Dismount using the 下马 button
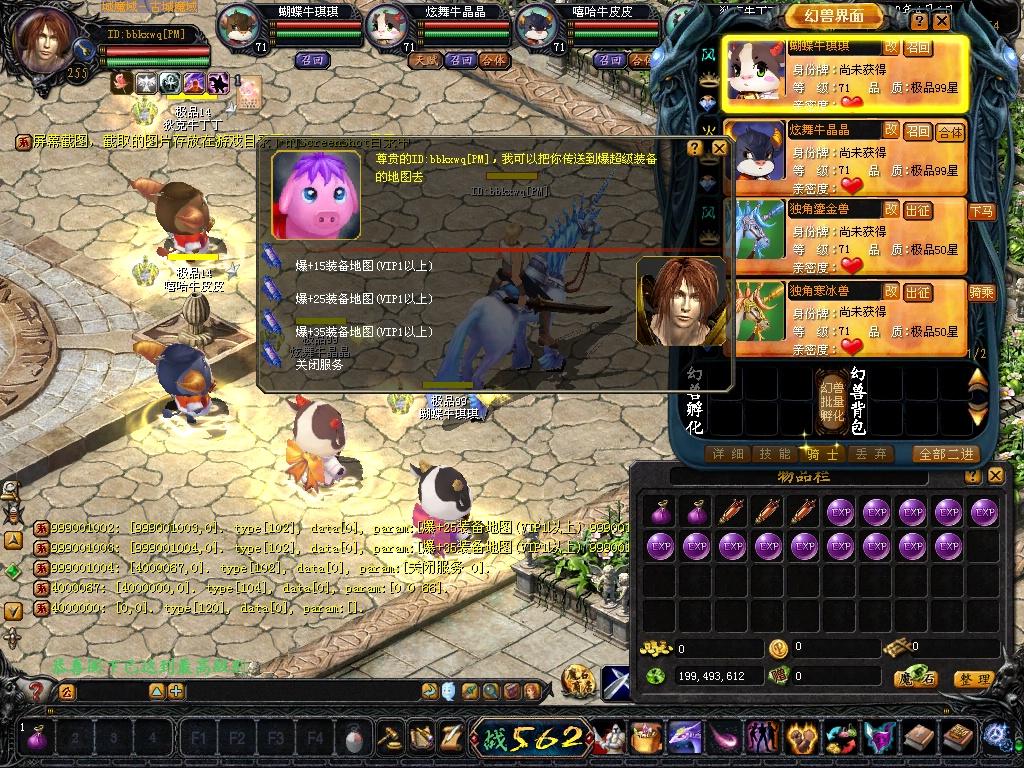Viewport: 1024px width, 768px height. pyautogui.click(x=981, y=211)
